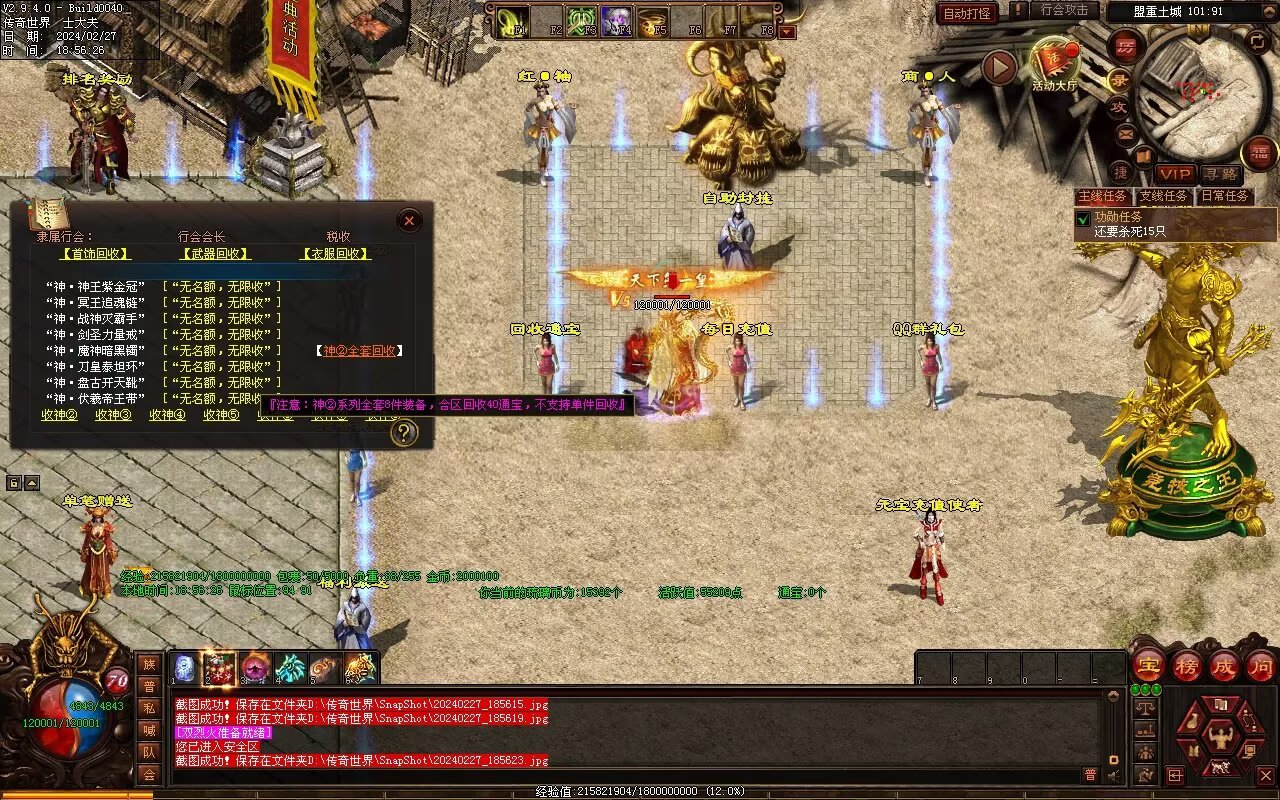Open the 榜 ranking button
Viewport: 1280px width, 800px height.
[x=1187, y=665]
